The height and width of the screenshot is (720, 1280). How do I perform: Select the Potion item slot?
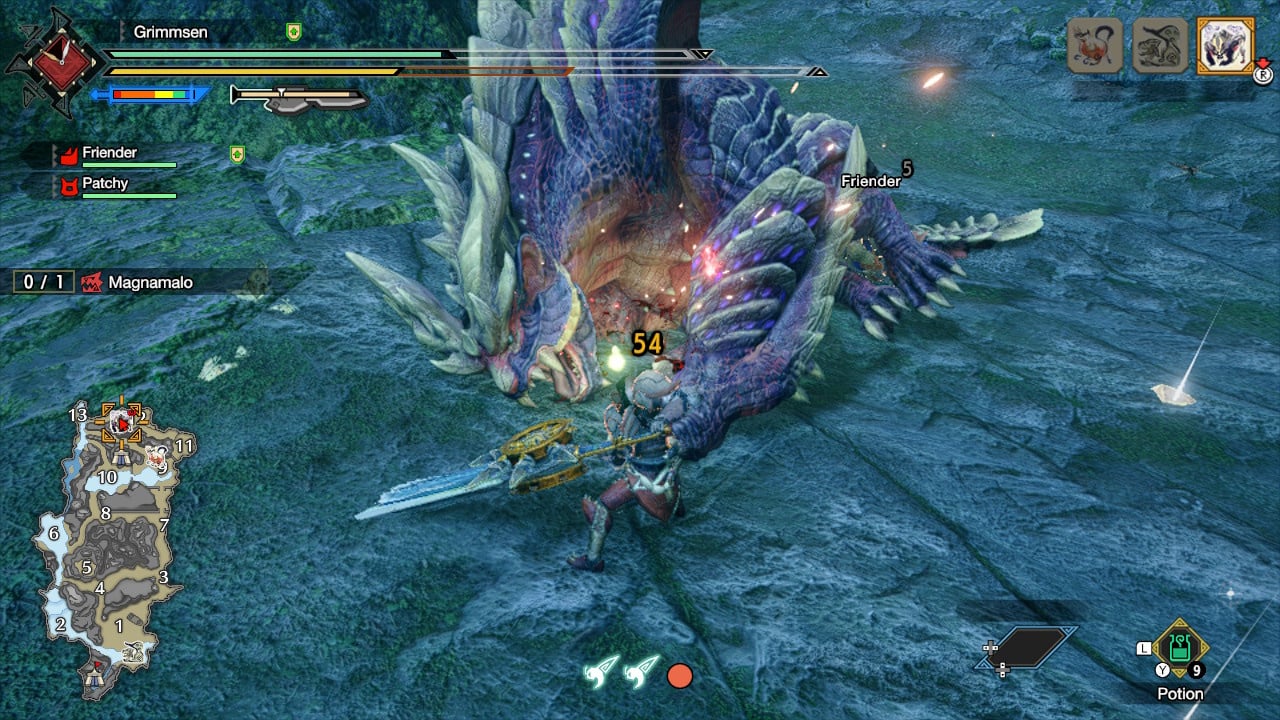[1180, 650]
